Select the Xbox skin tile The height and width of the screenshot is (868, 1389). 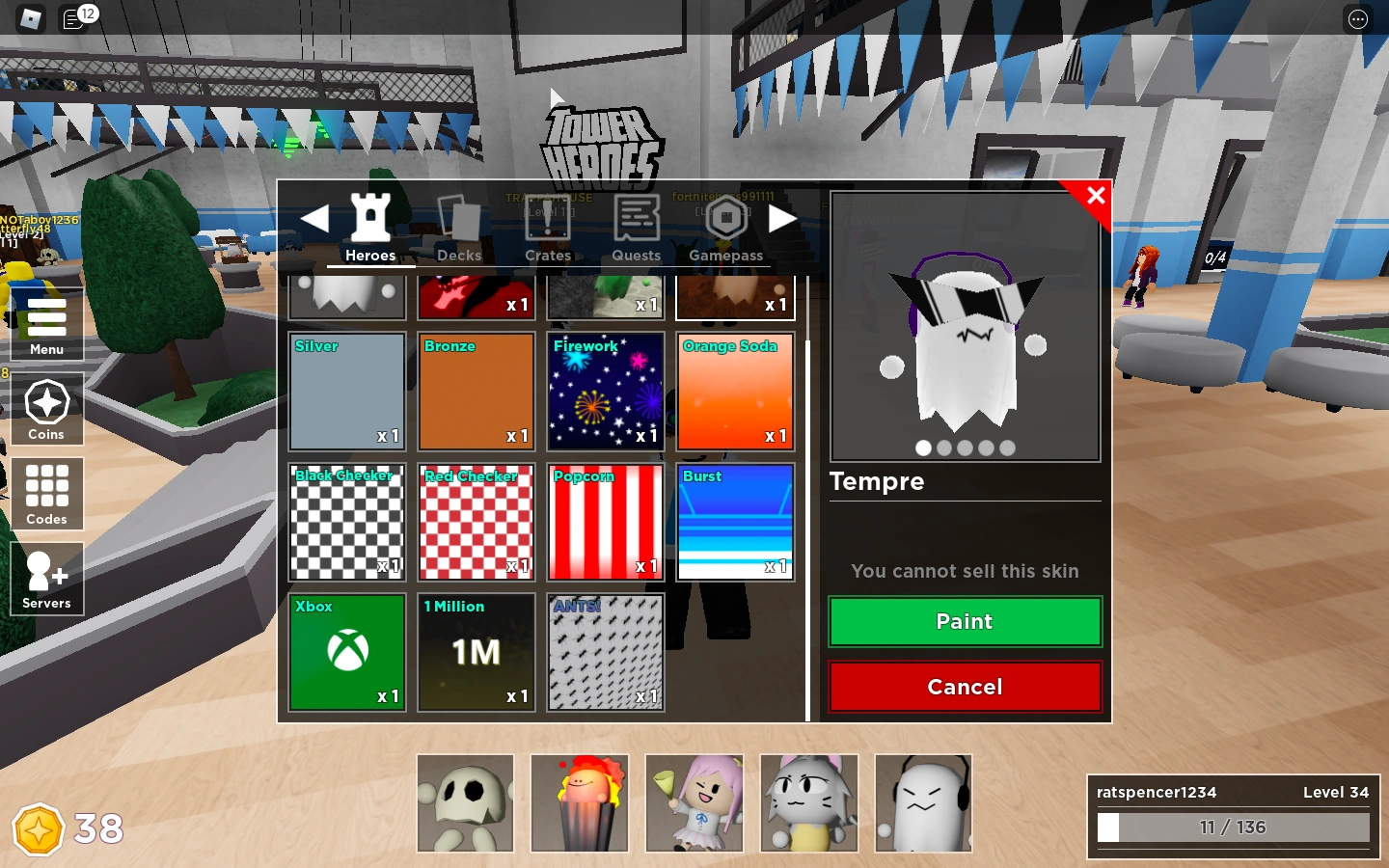pos(346,652)
